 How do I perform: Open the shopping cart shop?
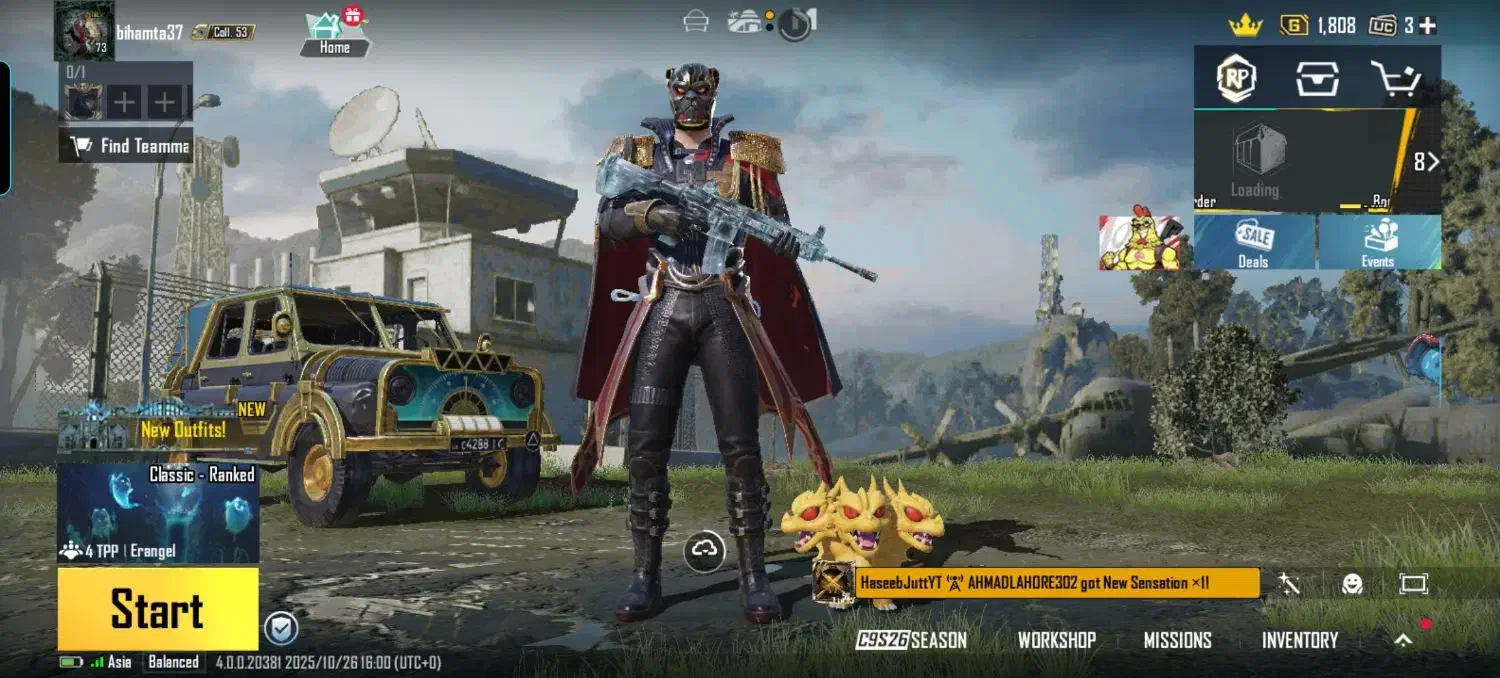1396,78
